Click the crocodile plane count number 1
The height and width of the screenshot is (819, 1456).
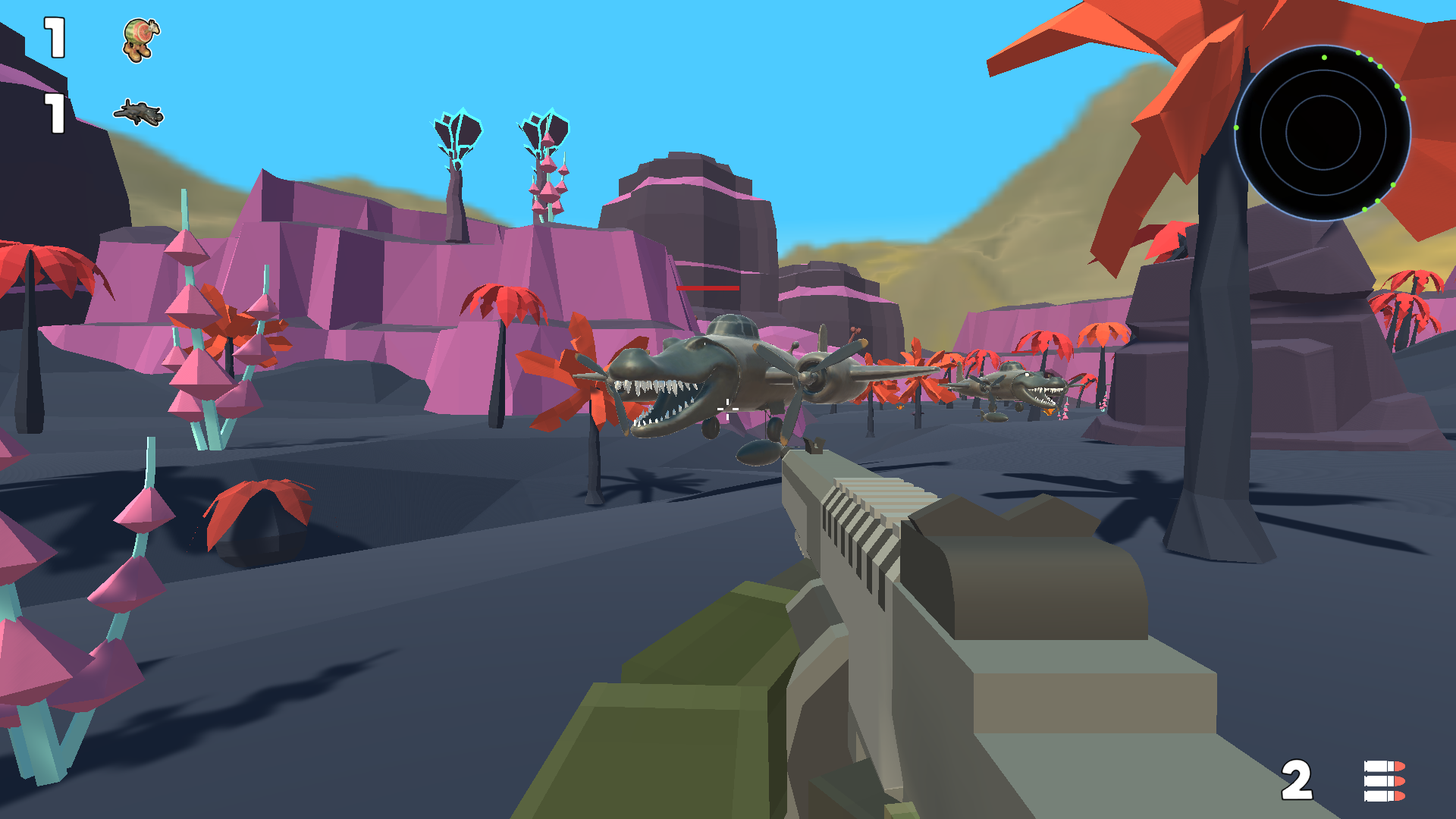point(53,114)
